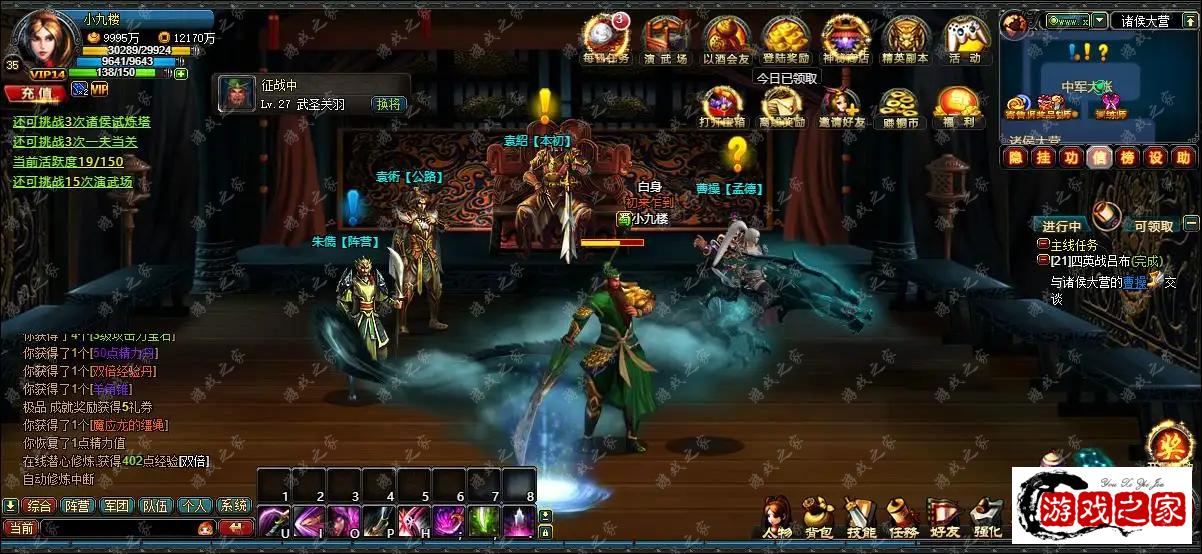This screenshot has width=1202, height=554.
Task: Open the 演武场 arena icon
Action: 665,38
